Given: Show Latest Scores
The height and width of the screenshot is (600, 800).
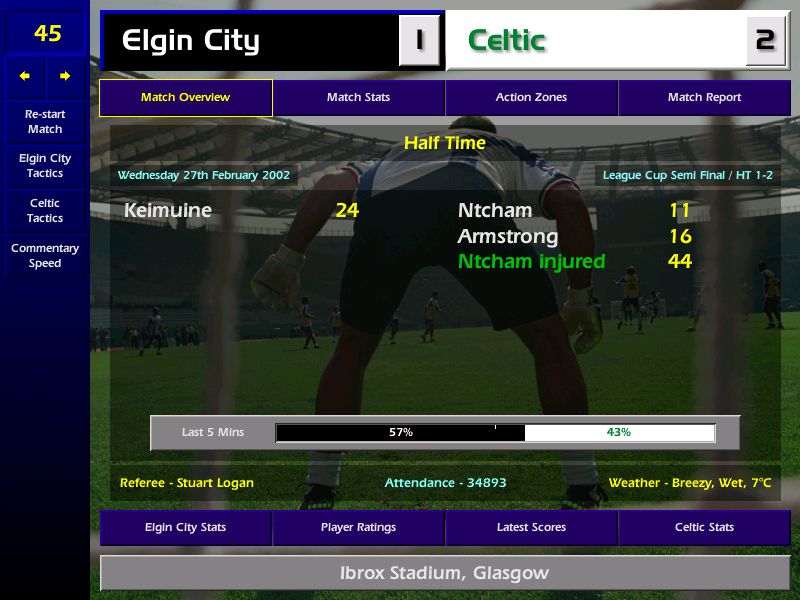Looking at the screenshot, I should coord(531,527).
